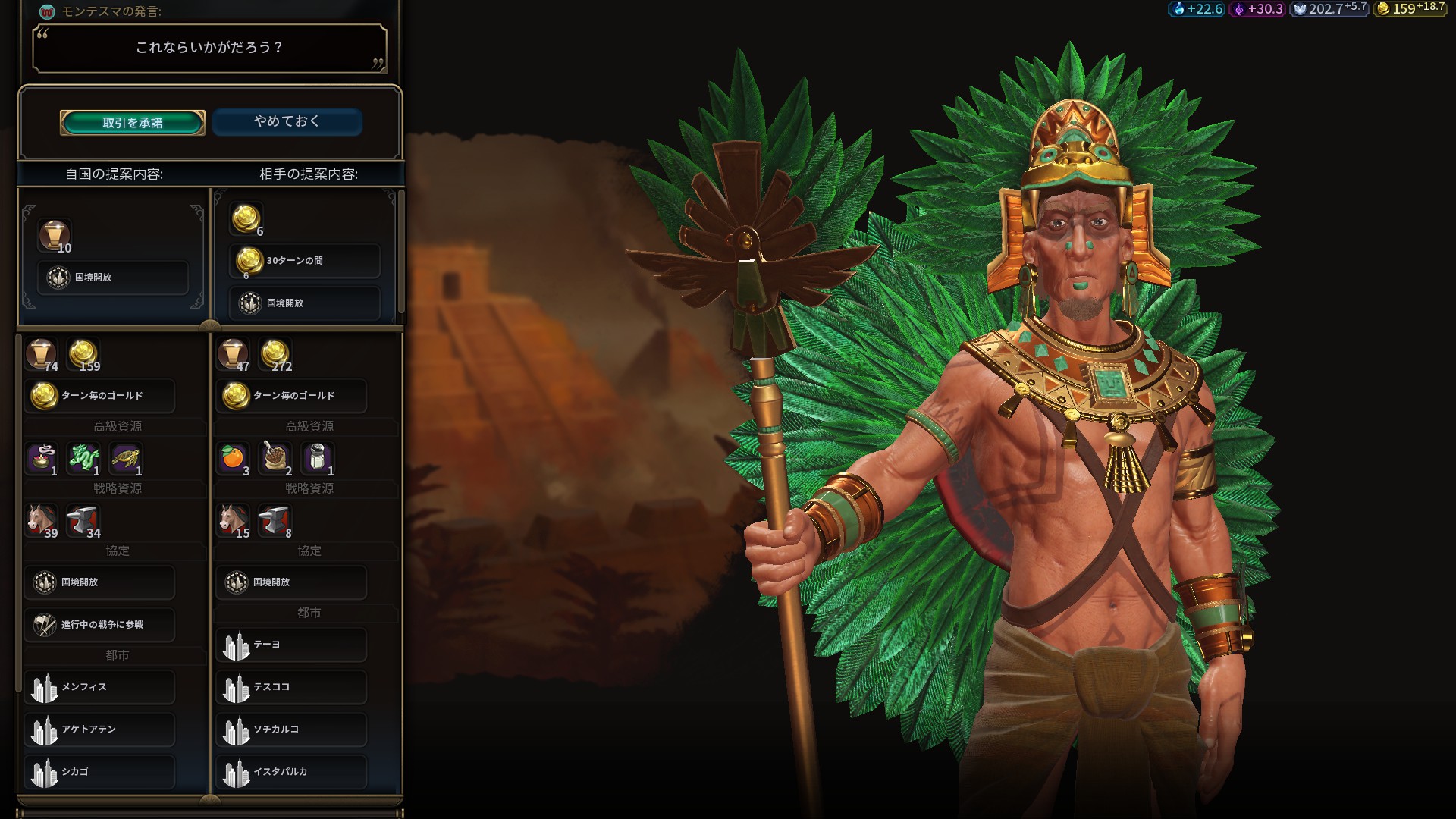
Task: Offer your iron strategic resource
Action: 83,519
